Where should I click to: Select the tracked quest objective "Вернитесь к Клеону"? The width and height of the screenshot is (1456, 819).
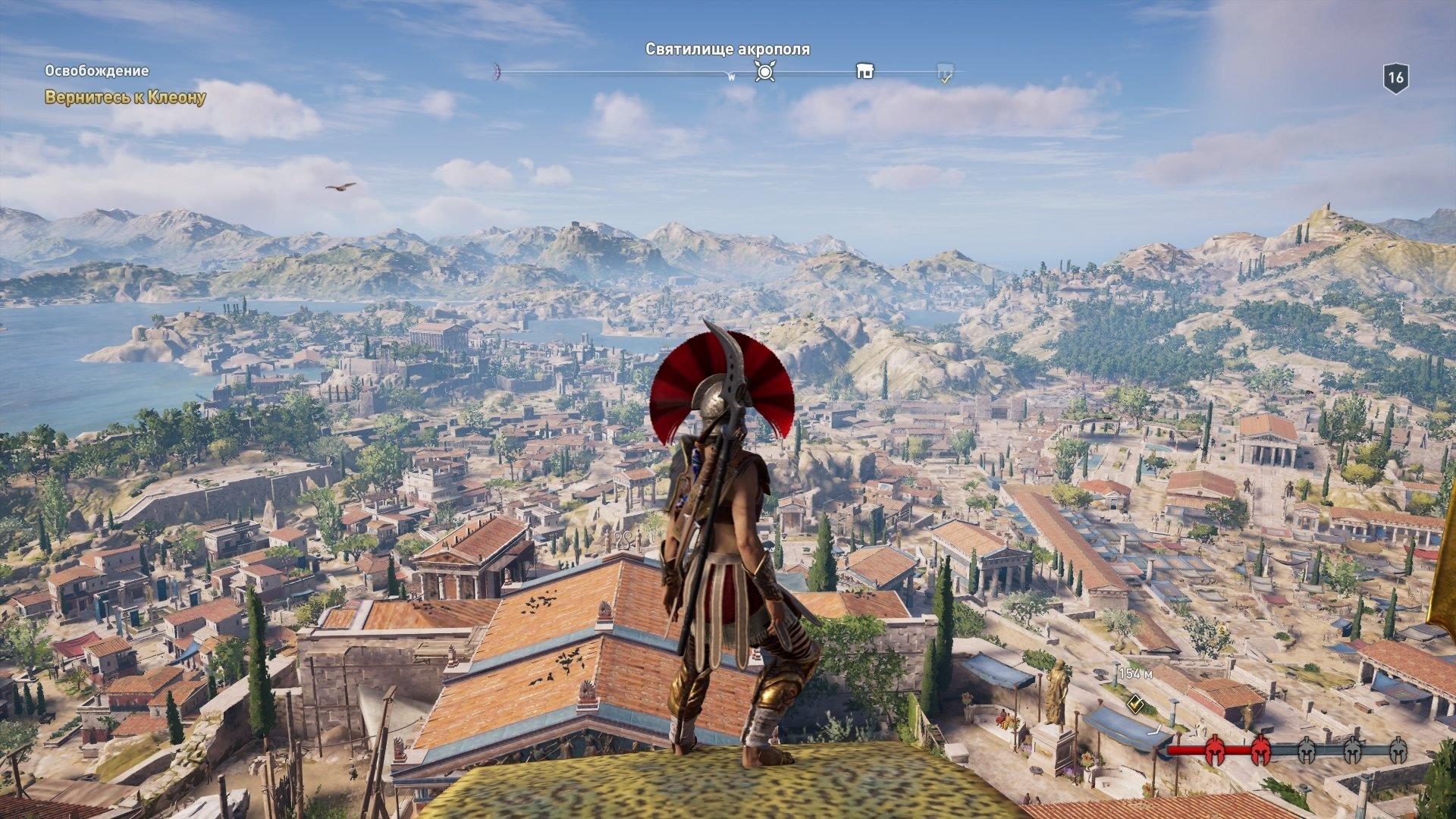(125, 98)
